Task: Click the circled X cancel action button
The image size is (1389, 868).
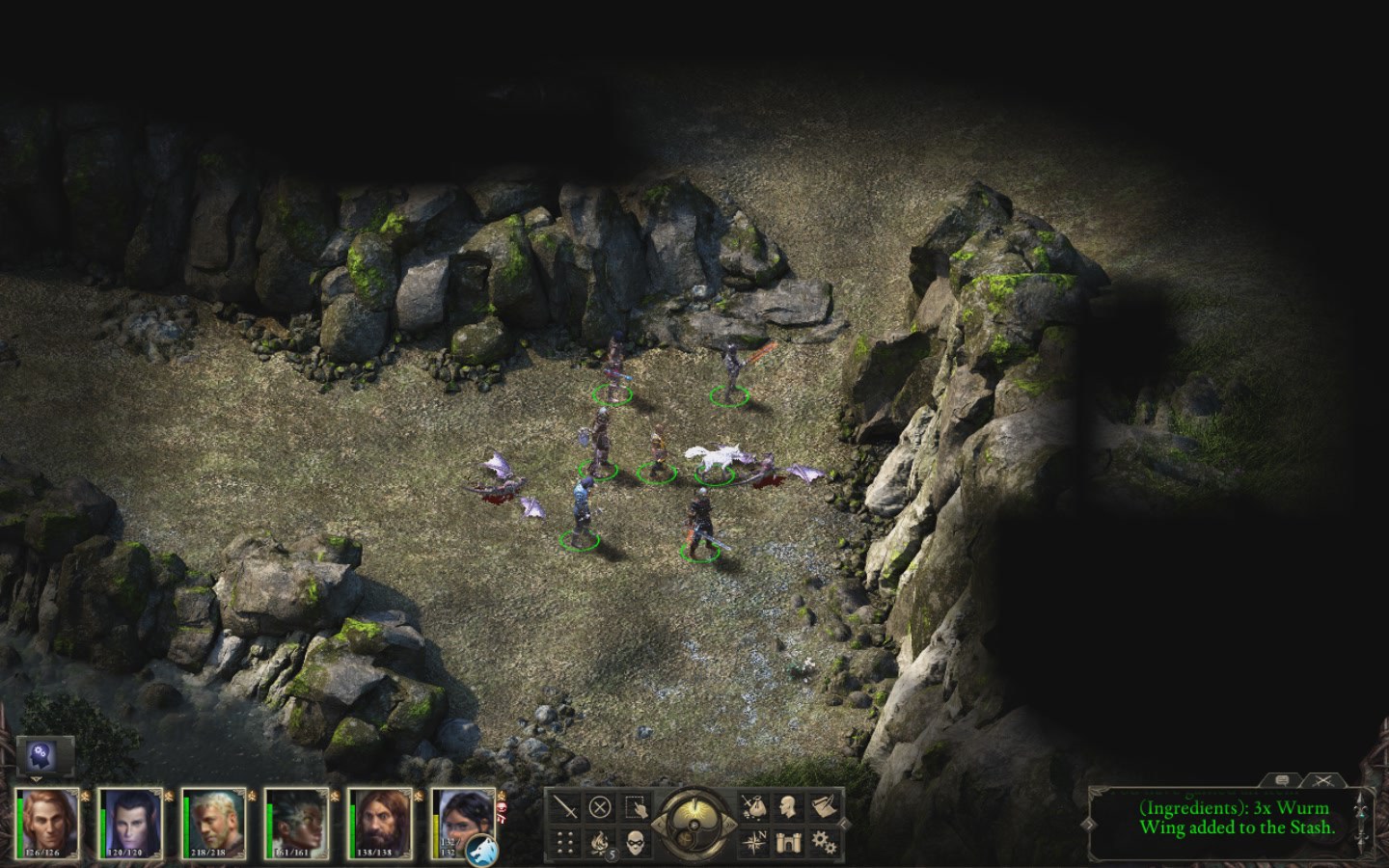Action: (600, 806)
